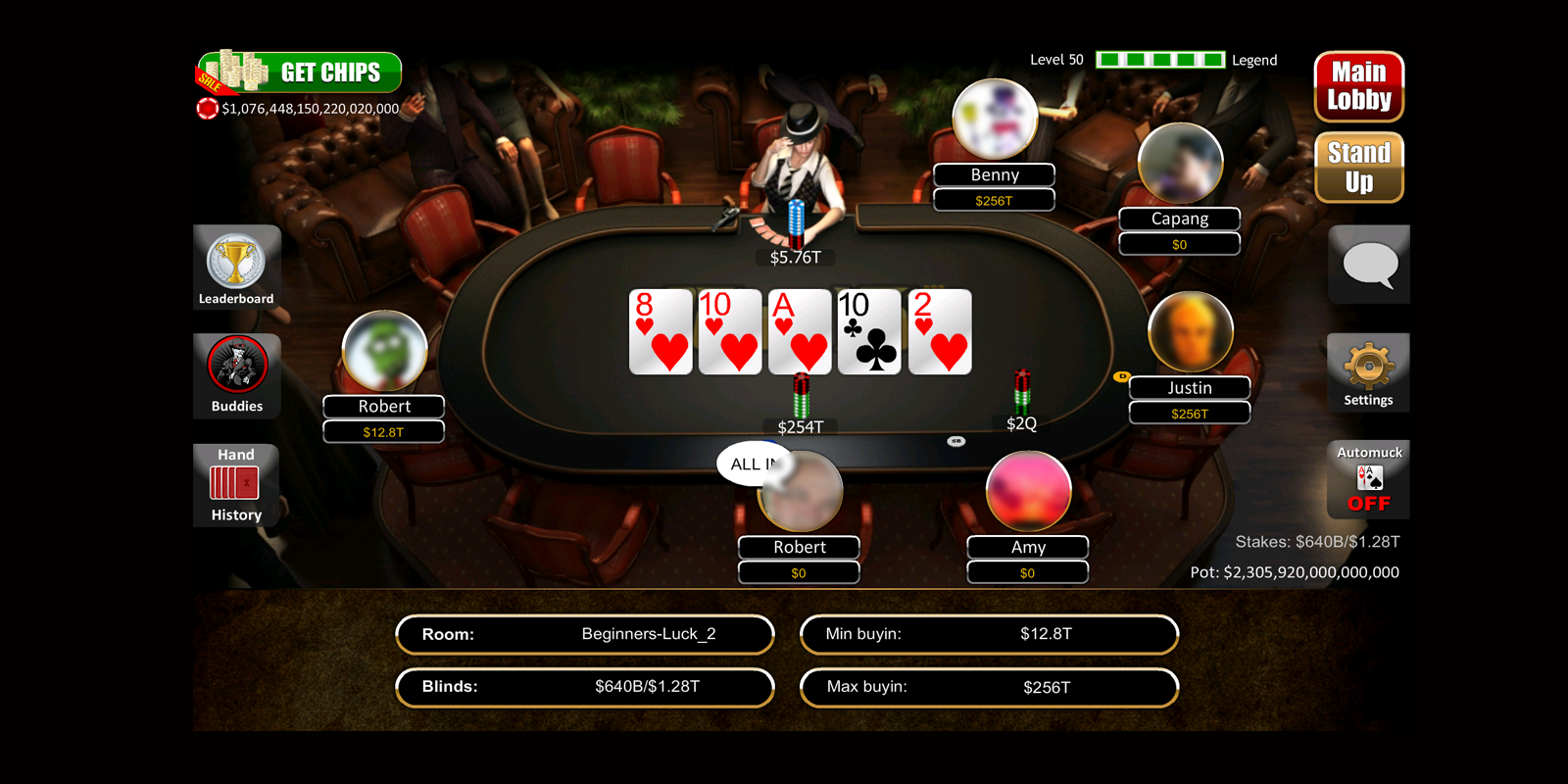
Task: Click the Stand Up button
Action: 1358,168
